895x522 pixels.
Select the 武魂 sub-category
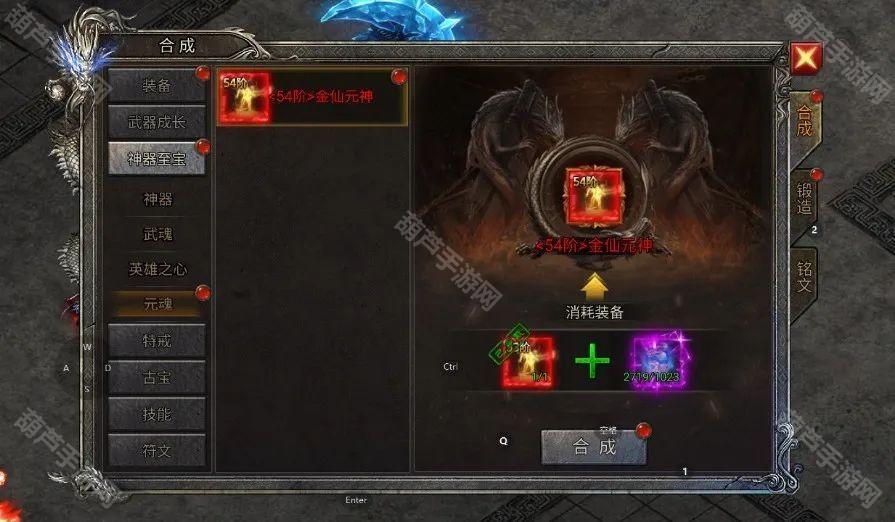157,233
